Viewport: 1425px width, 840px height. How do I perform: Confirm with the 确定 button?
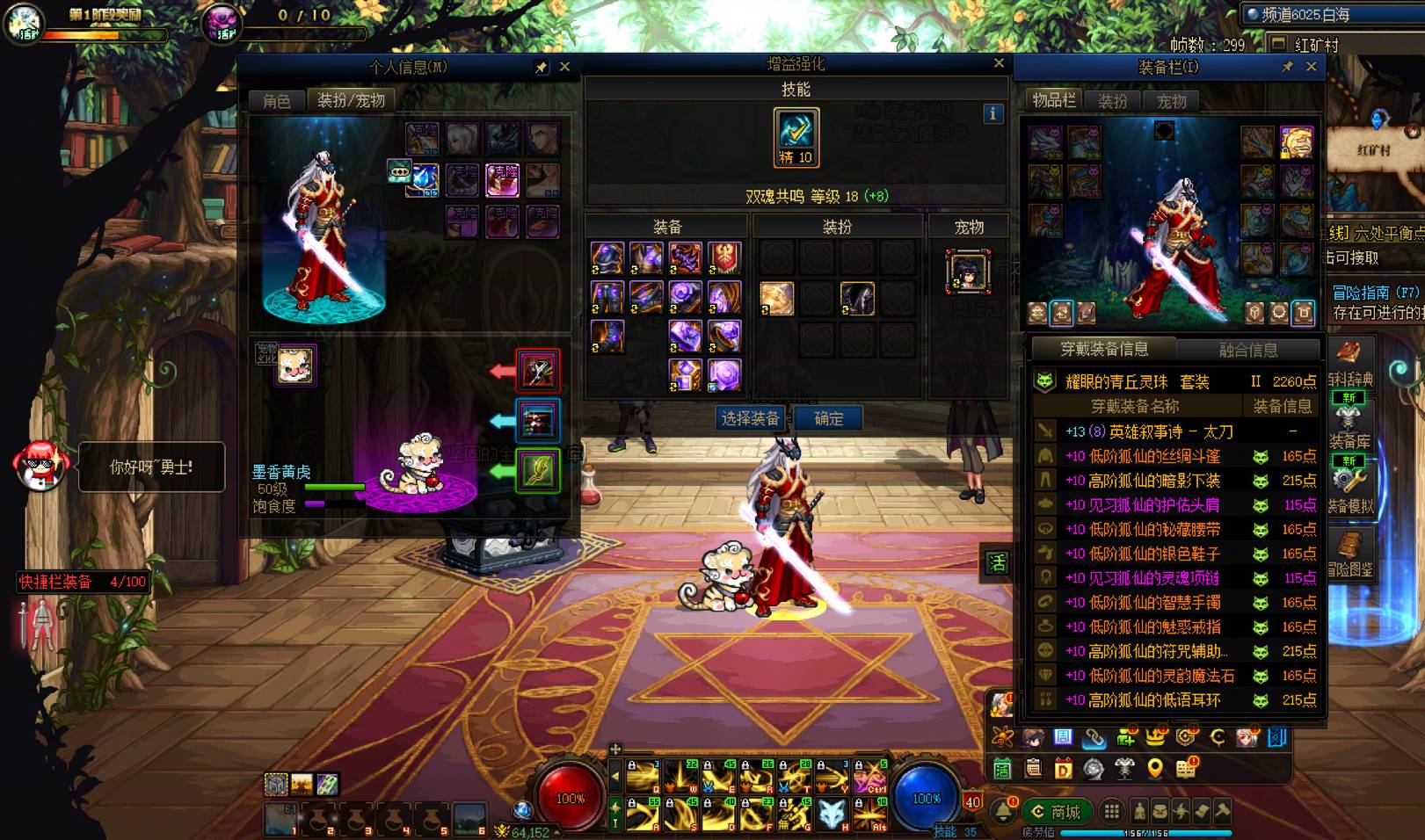pyautogui.click(x=828, y=418)
